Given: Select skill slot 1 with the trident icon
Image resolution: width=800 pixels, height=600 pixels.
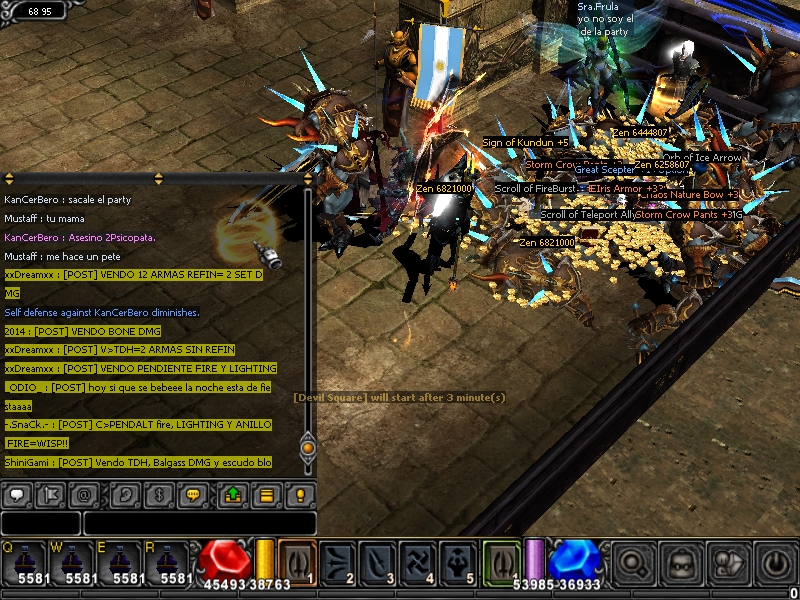Looking at the screenshot, I should (297, 561).
